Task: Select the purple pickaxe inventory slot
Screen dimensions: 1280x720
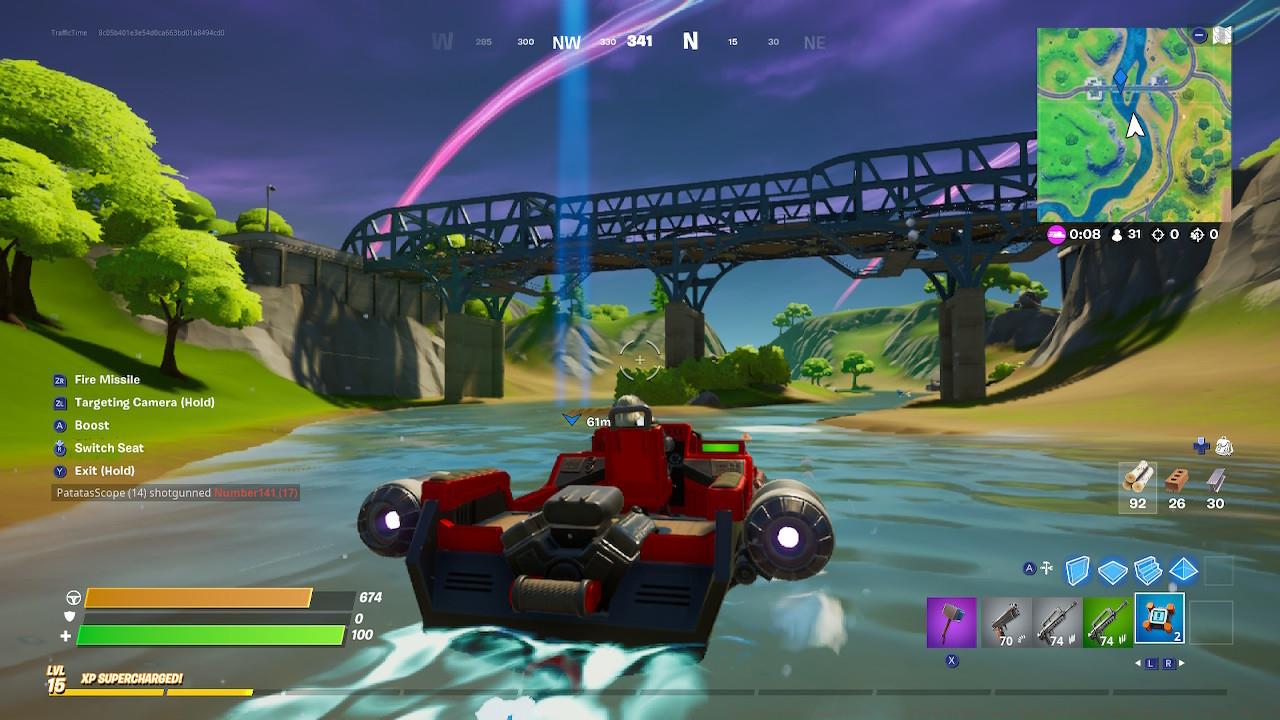Action: [x=951, y=622]
